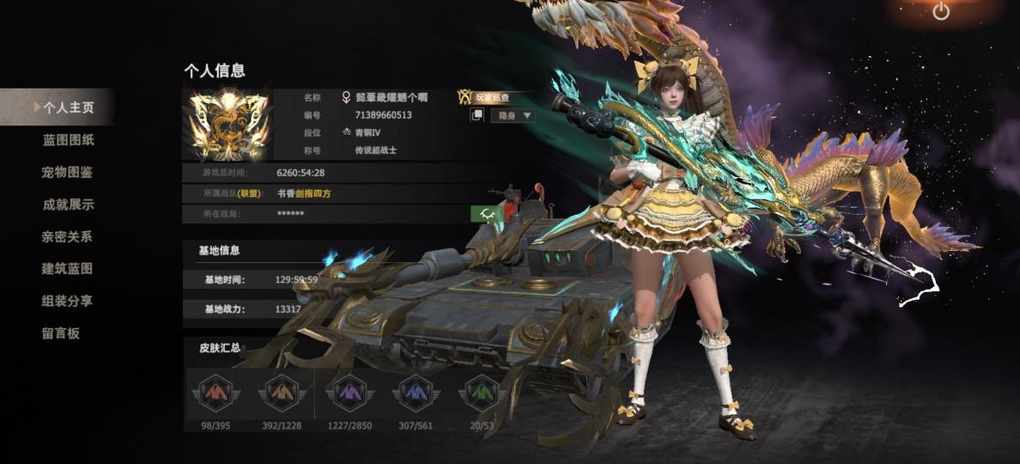Open the 隐身 status dropdown
The height and width of the screenshot is (464, 1020).
[x=513, y=116]
